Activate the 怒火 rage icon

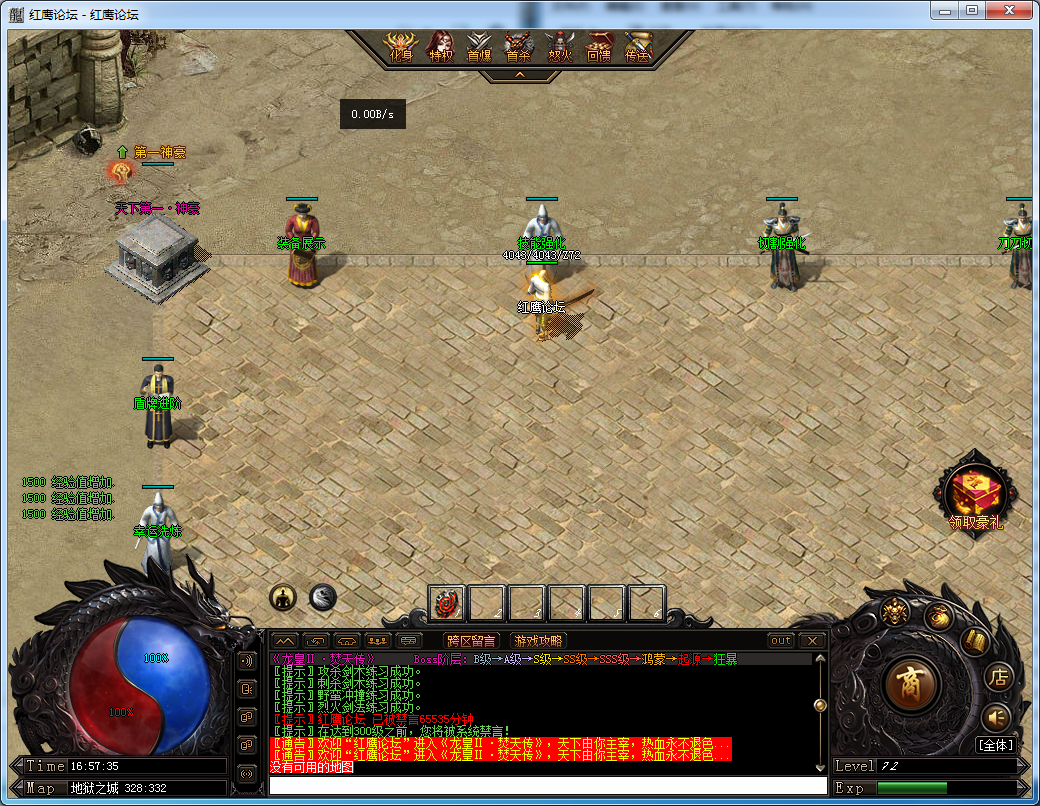pos(559,47)
